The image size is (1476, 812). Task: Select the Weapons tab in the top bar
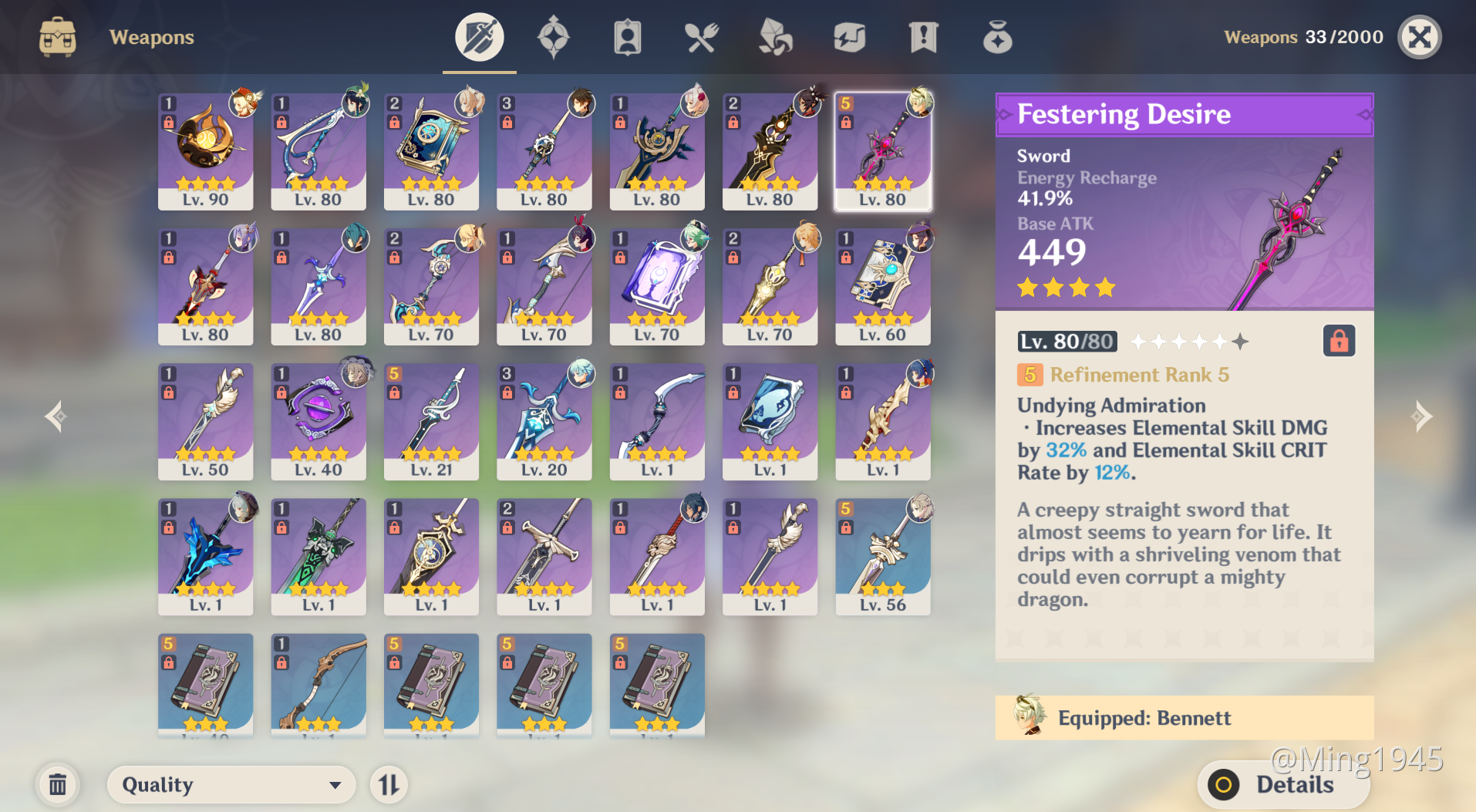click(478, 36)
